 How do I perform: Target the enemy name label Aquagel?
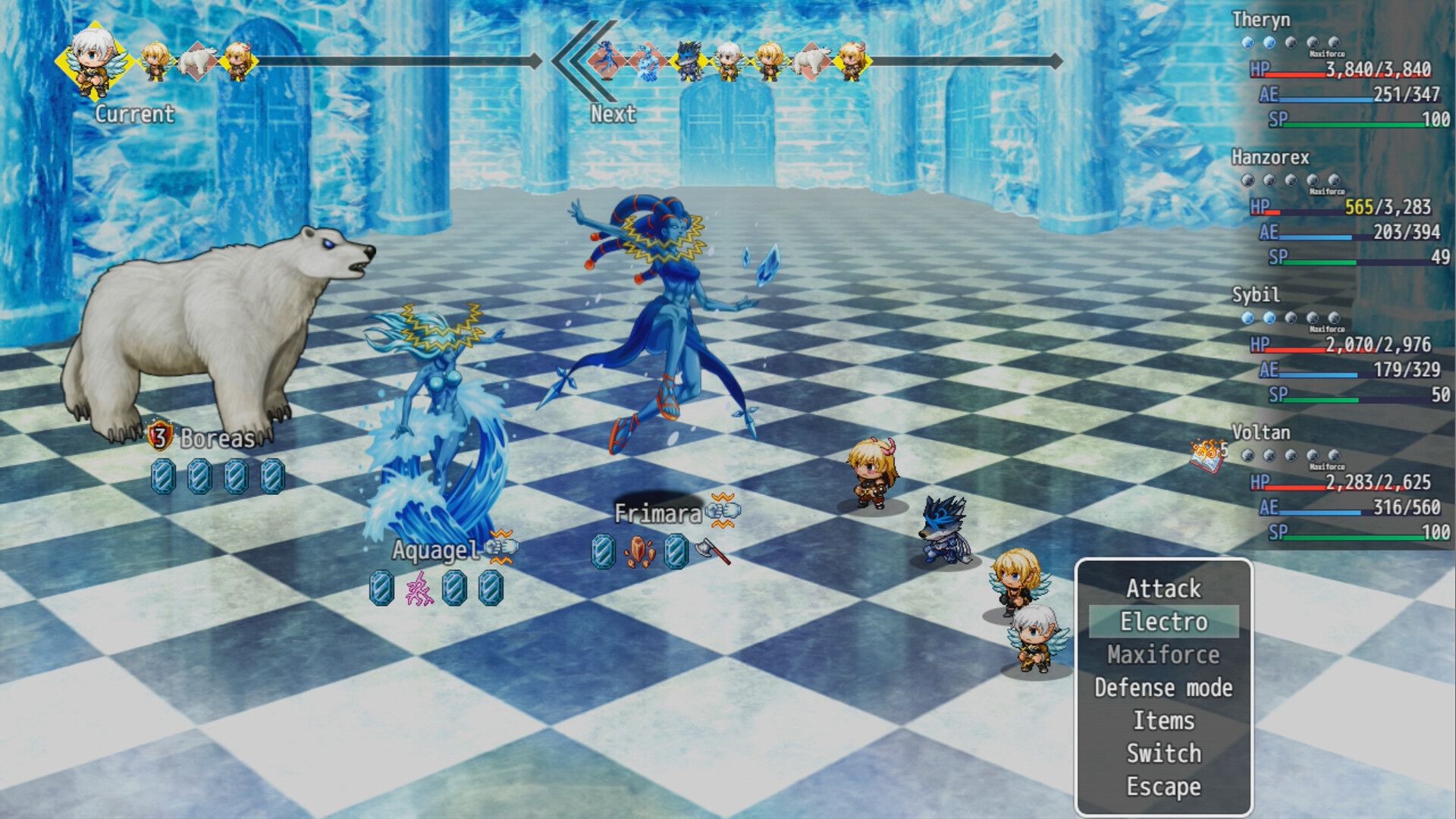(x=435, y=550)
